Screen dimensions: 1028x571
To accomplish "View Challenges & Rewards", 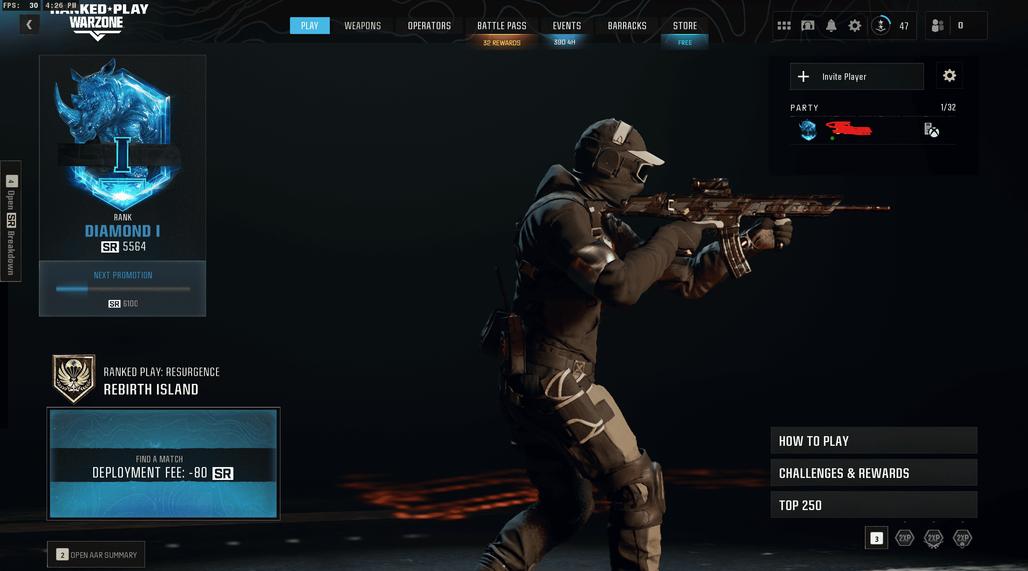I will [x=873, y=473].
